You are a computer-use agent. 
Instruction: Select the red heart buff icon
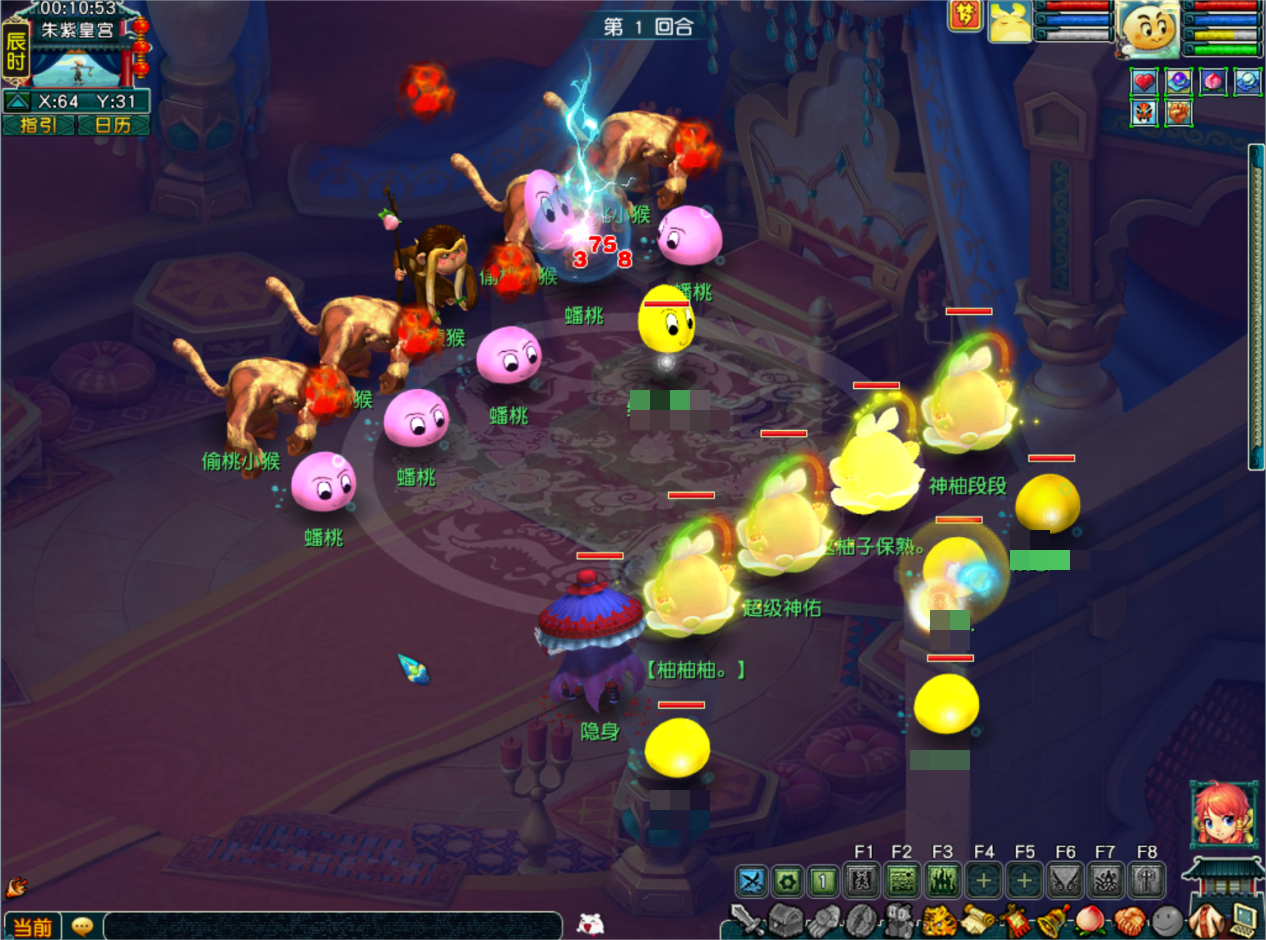click(x=1144, y=82)
